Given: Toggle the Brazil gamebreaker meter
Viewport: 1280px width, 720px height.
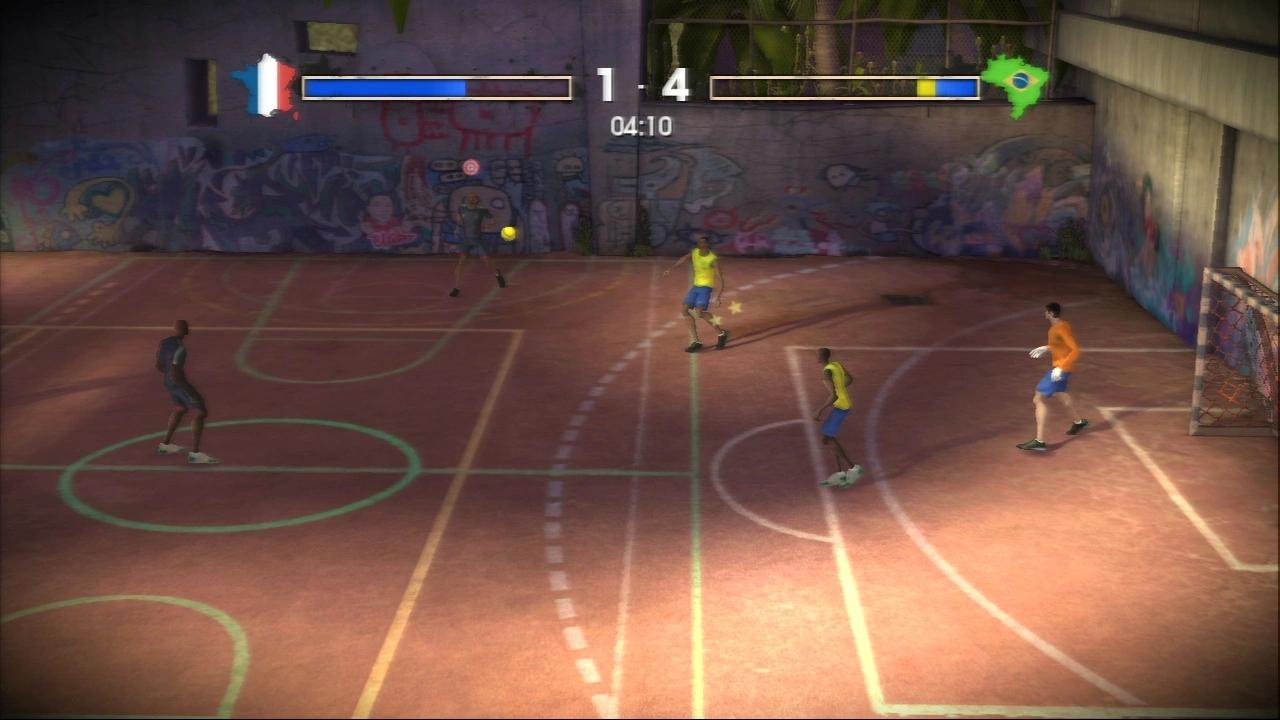Looking at the screenshot, I should [x=843, y=88].
